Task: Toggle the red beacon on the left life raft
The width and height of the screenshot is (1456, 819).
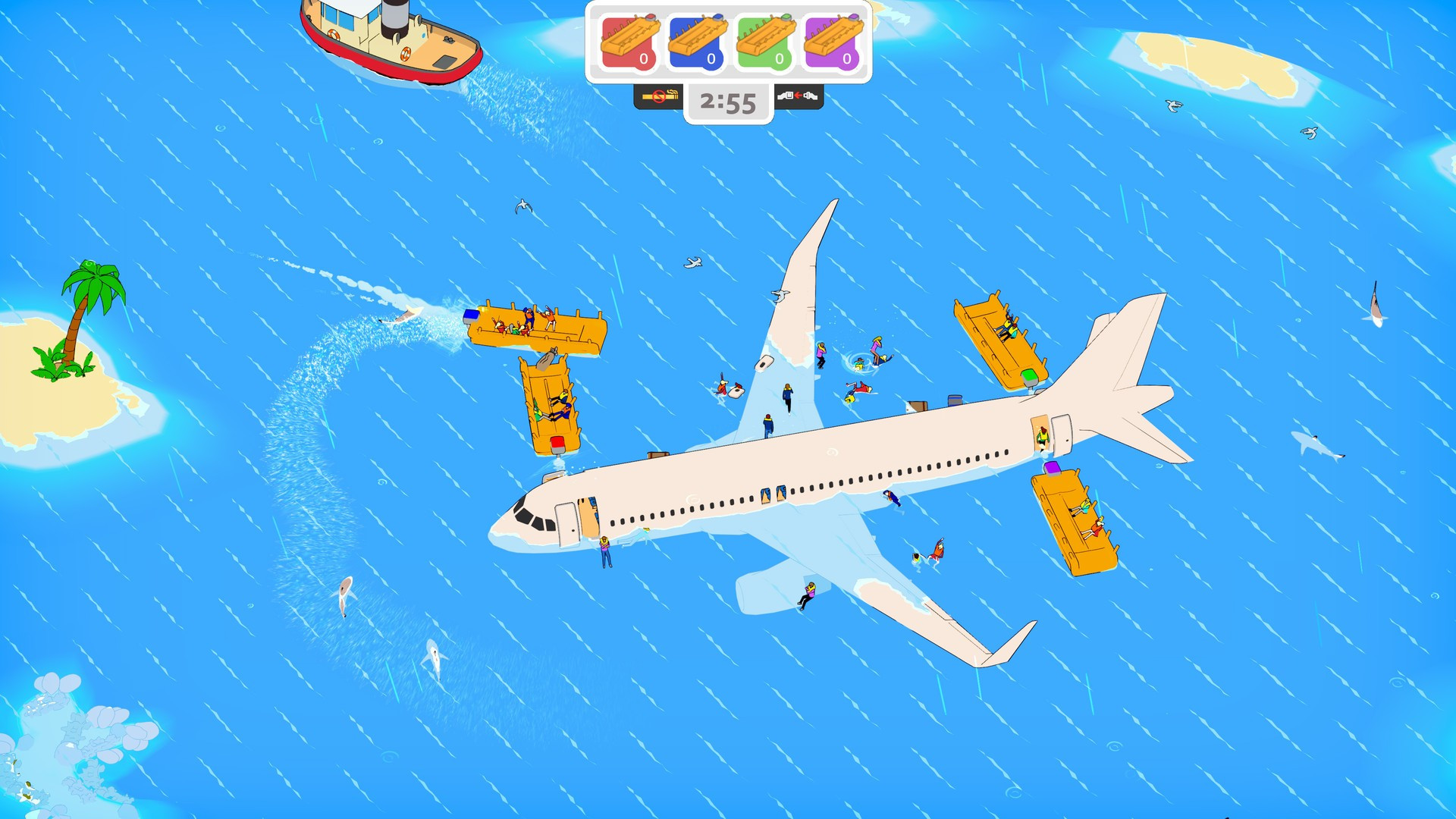Action: point(557,444)
